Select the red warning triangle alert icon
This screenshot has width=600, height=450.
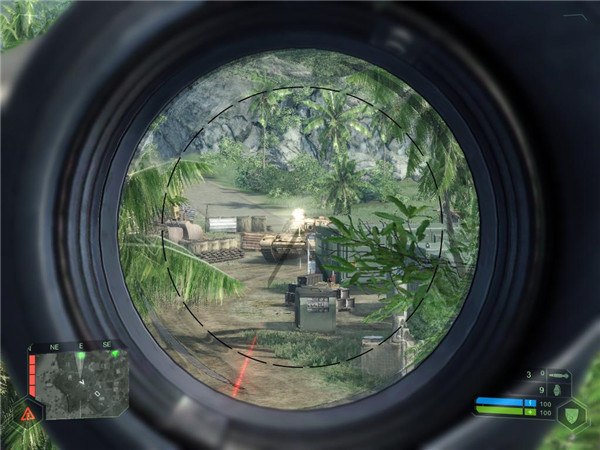[x=27, y=412]
